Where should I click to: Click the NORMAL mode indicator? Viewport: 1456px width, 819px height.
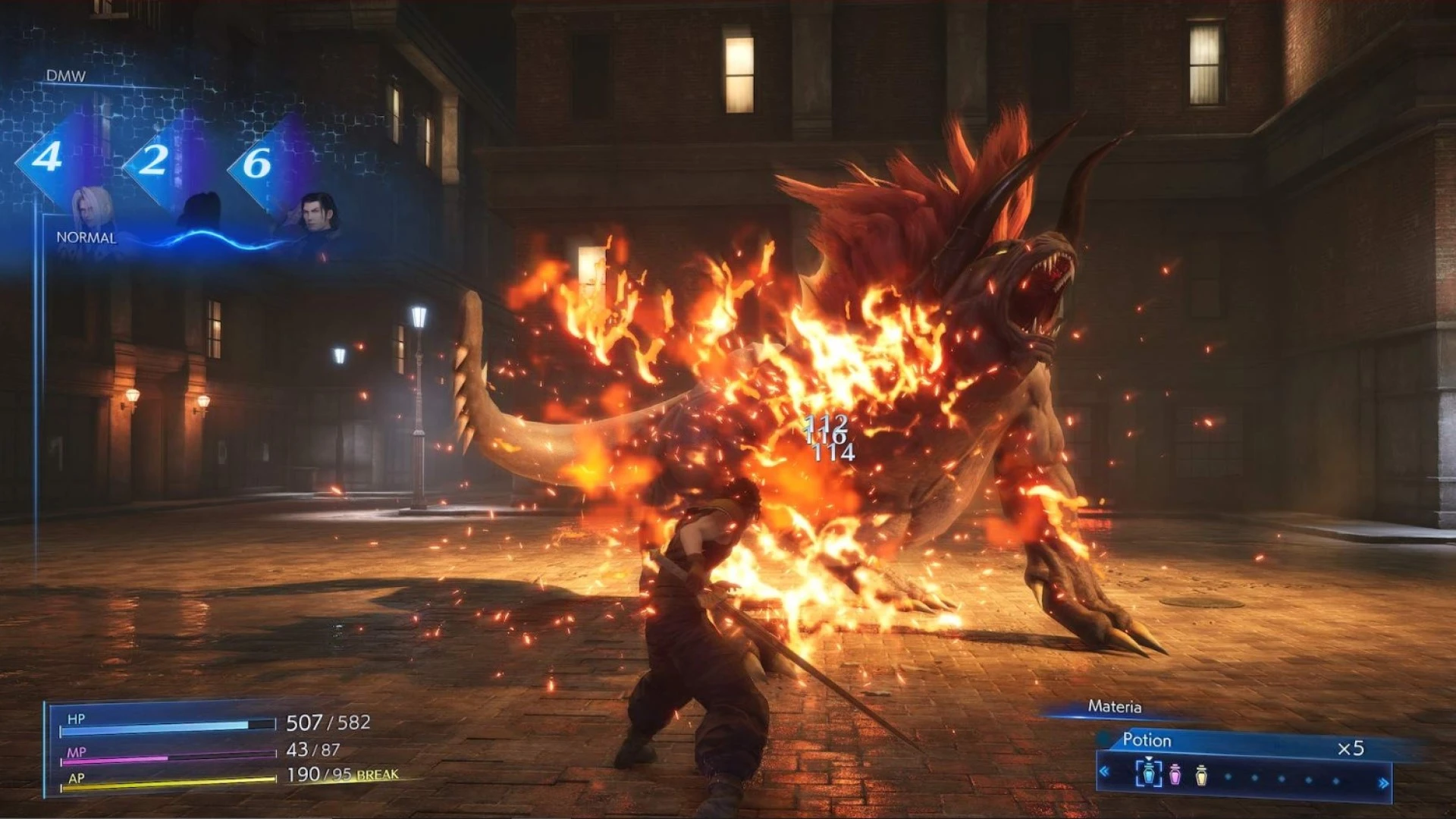85,238
